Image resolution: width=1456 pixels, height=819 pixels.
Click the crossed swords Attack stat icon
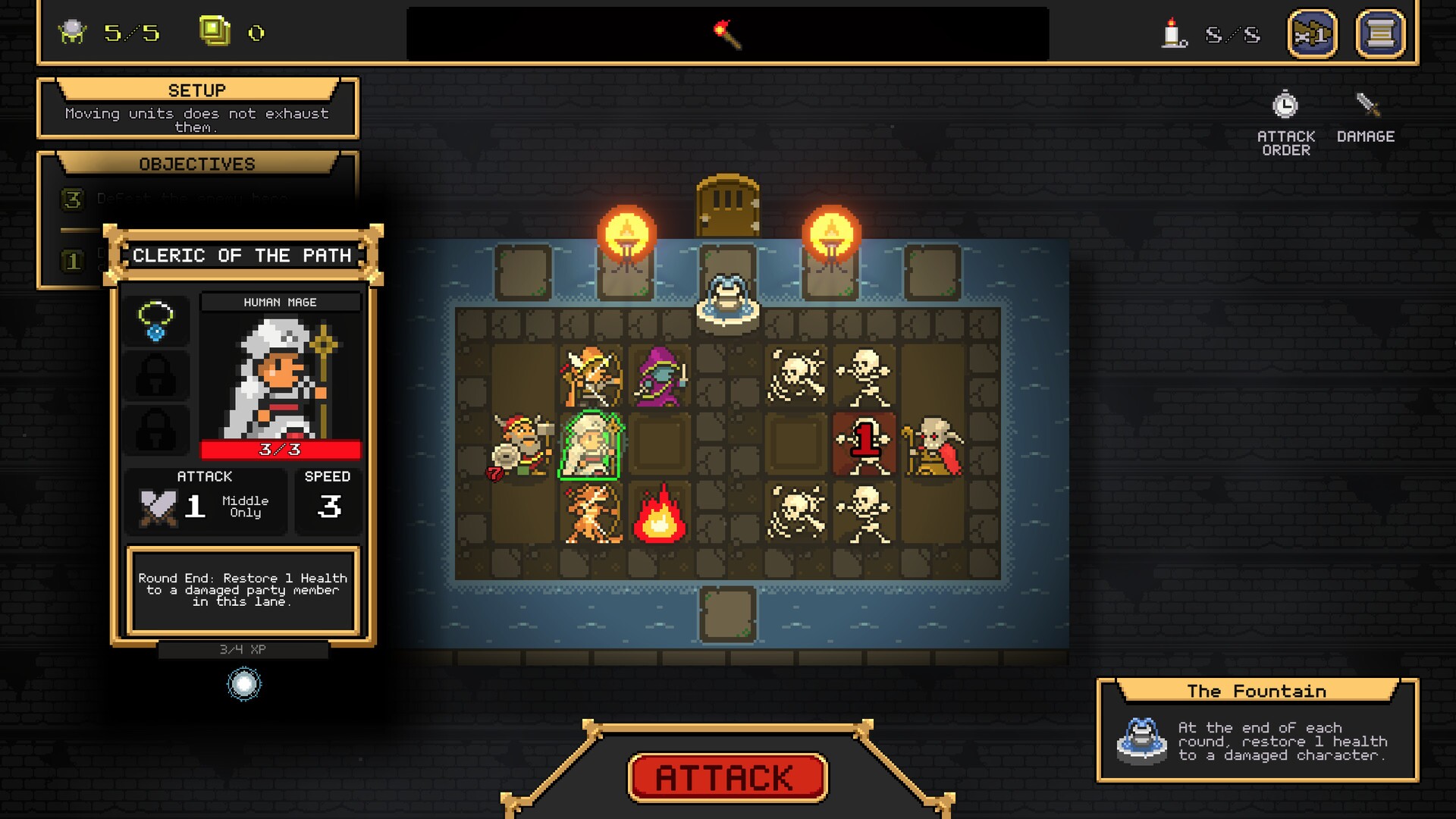pyautogui.click(x=157, y=506)
